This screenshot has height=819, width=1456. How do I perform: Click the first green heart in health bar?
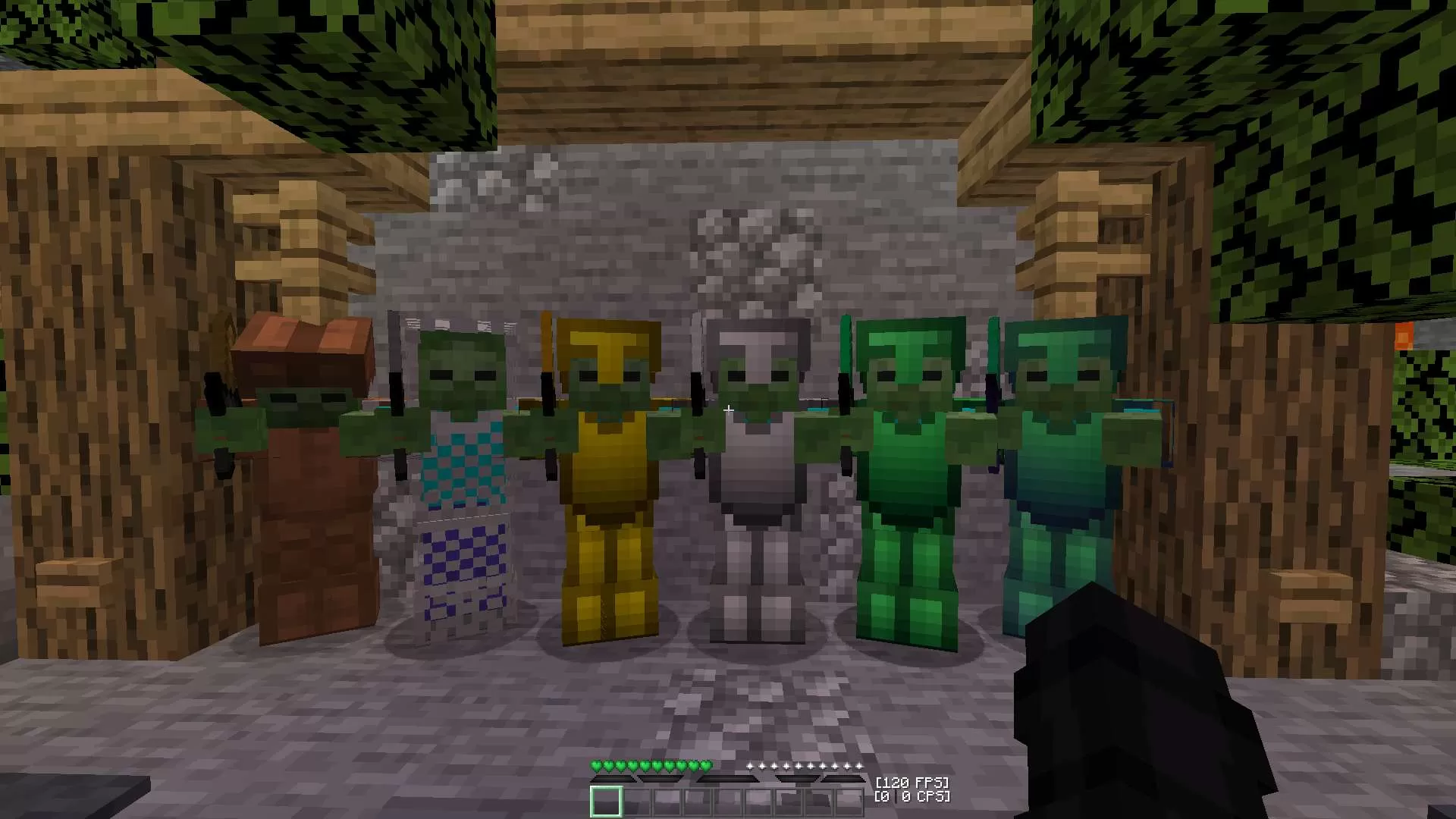(596, 766)
